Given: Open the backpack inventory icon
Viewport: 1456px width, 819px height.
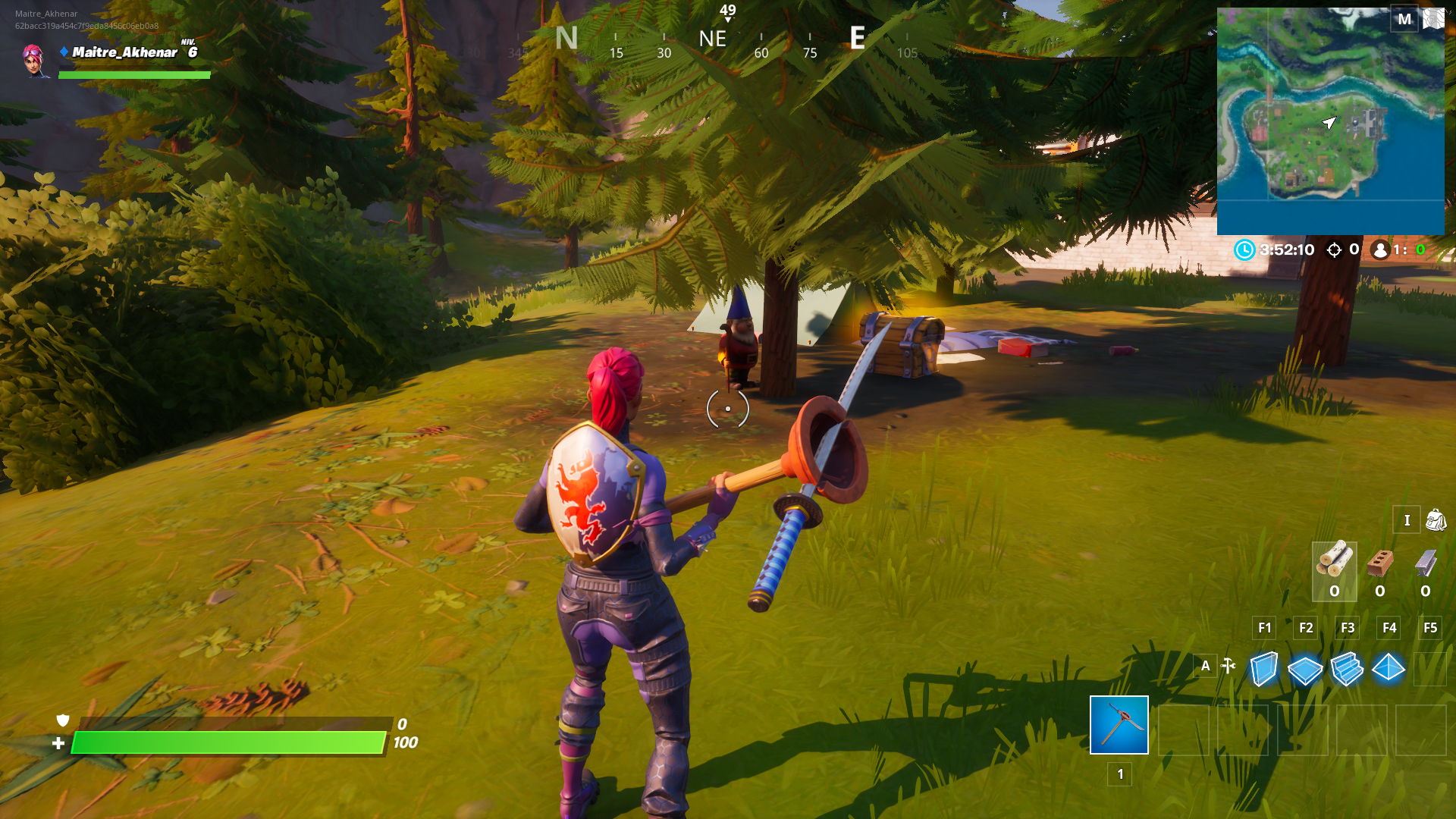Looking at the screenshot, I should point(1436,520).
